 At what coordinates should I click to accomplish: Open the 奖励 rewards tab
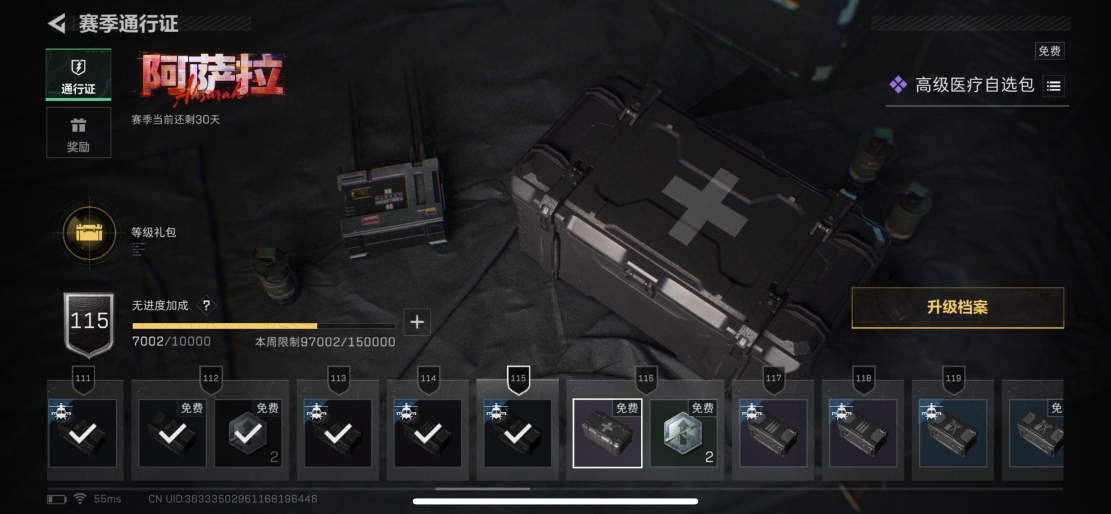(x=78, y=133)
